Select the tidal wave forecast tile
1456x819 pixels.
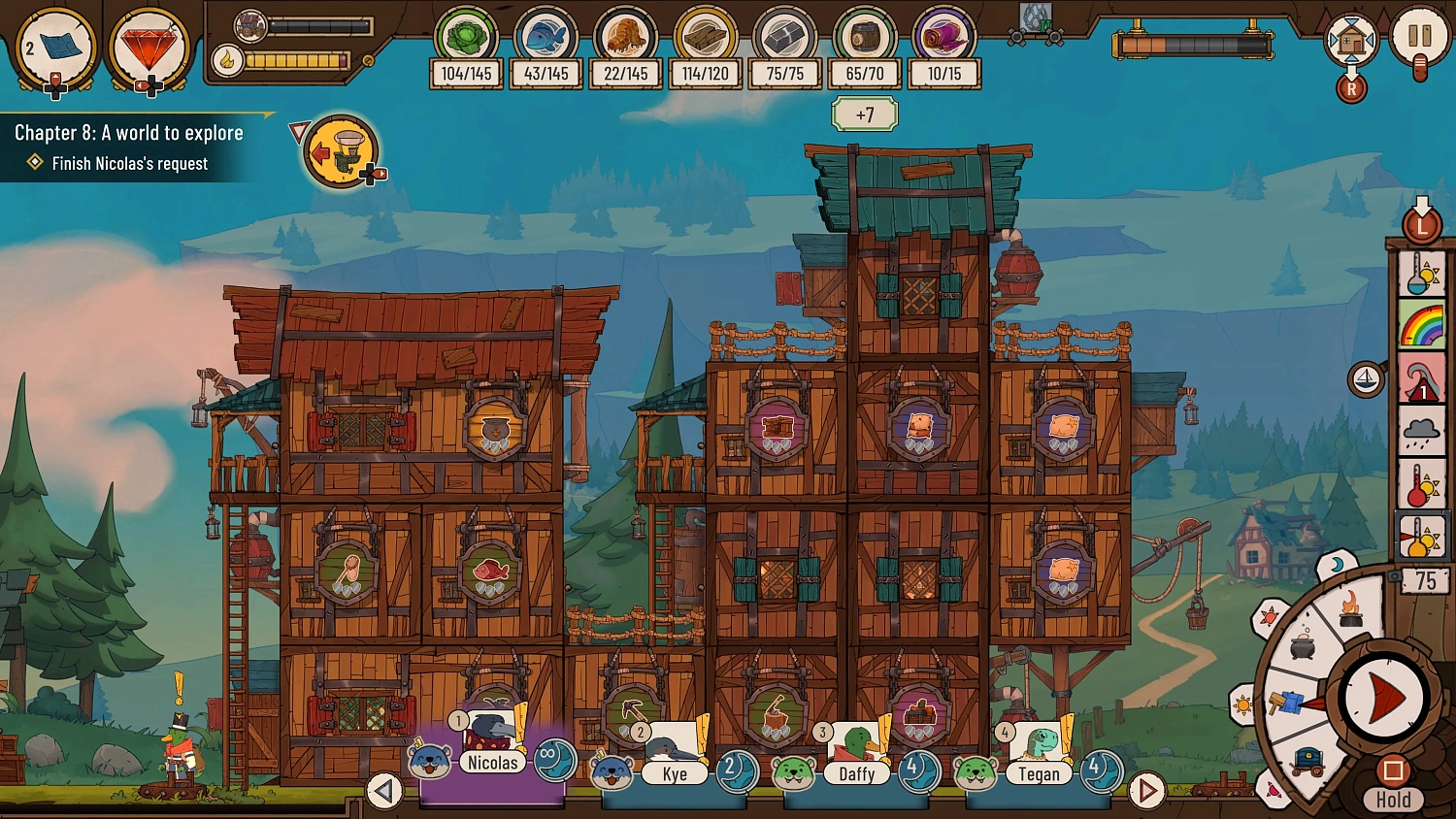tap(1422, 377)
